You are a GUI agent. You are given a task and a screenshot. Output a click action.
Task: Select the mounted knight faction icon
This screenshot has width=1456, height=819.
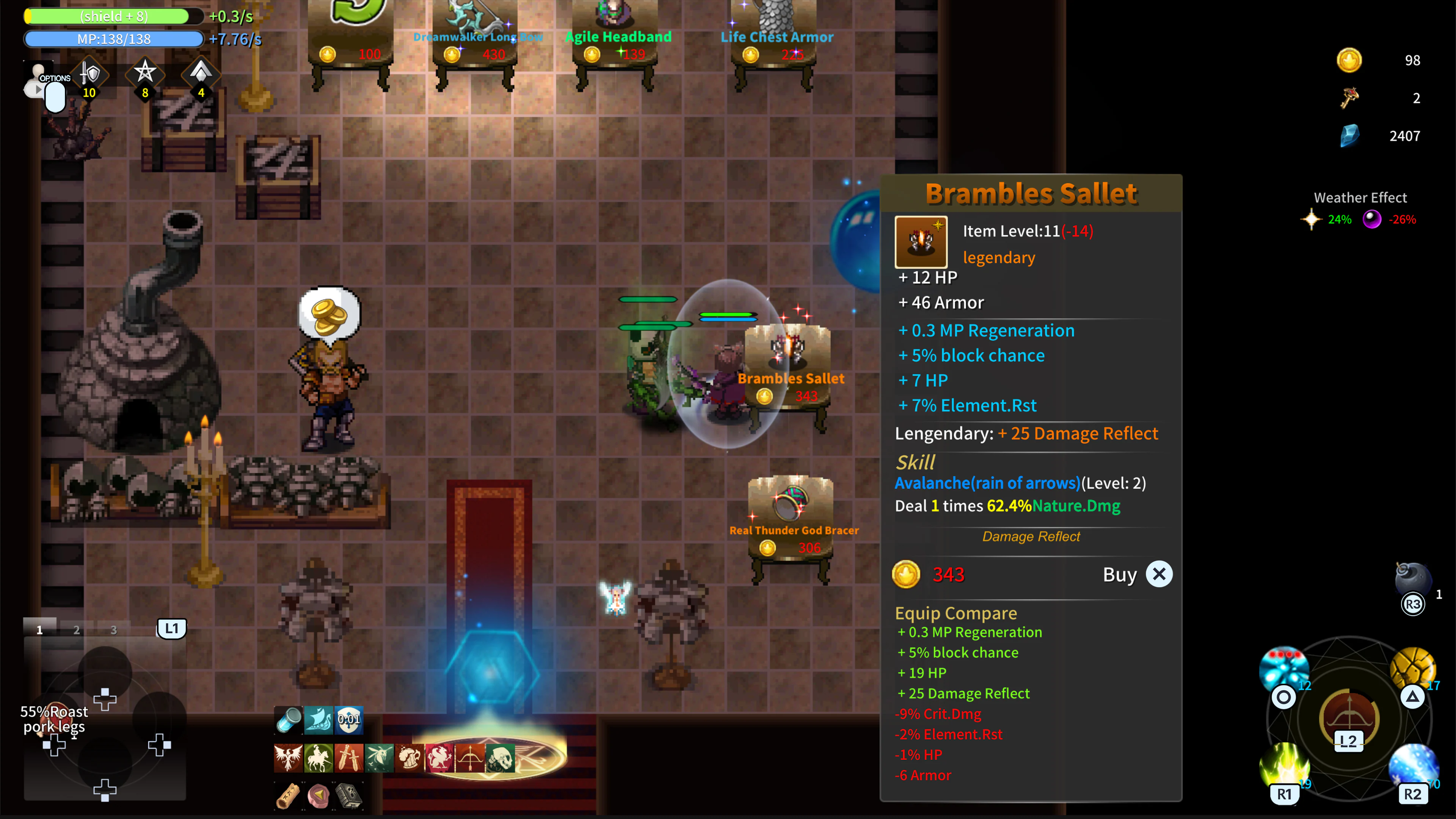pos(319,759)
